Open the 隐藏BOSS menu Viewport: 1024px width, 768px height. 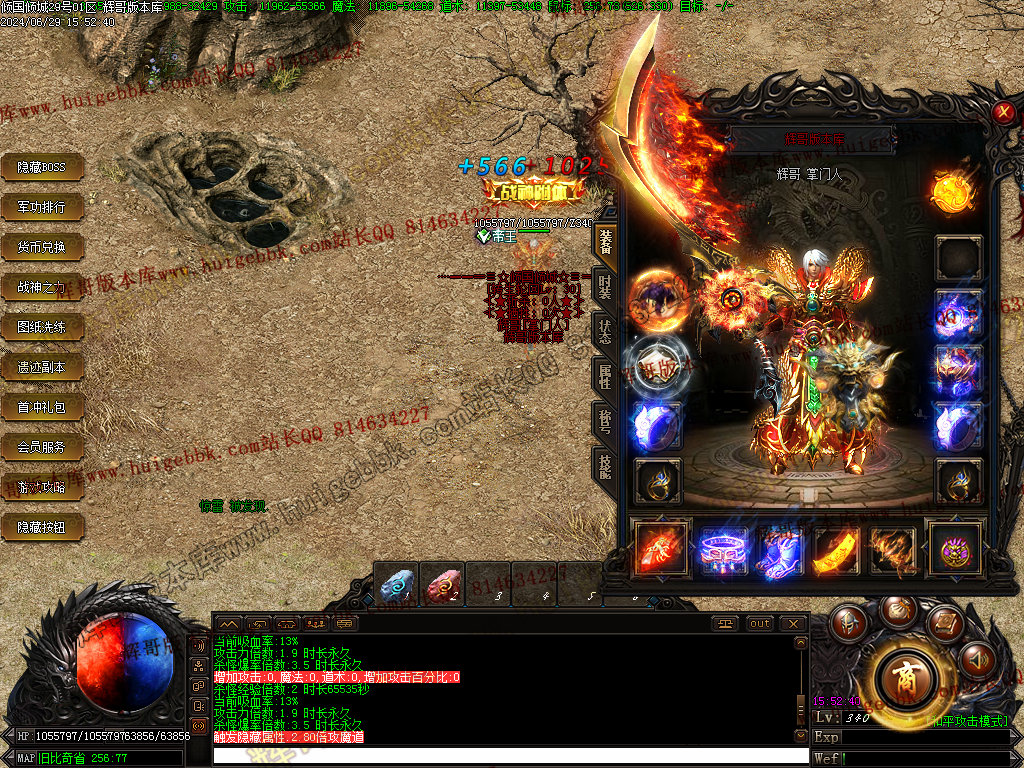(41, 167)
